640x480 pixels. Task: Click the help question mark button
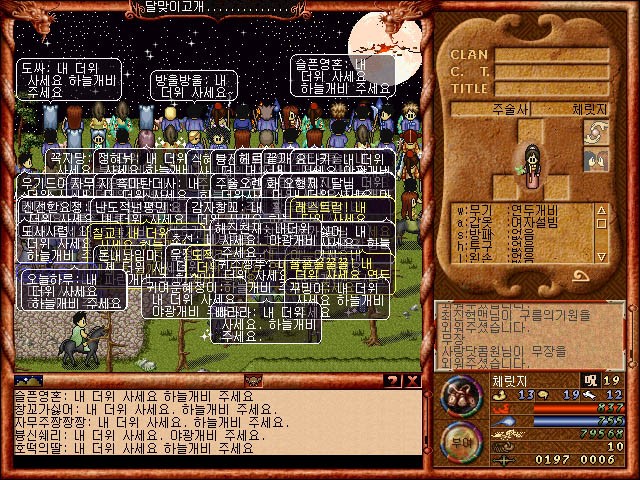[393, 380]
